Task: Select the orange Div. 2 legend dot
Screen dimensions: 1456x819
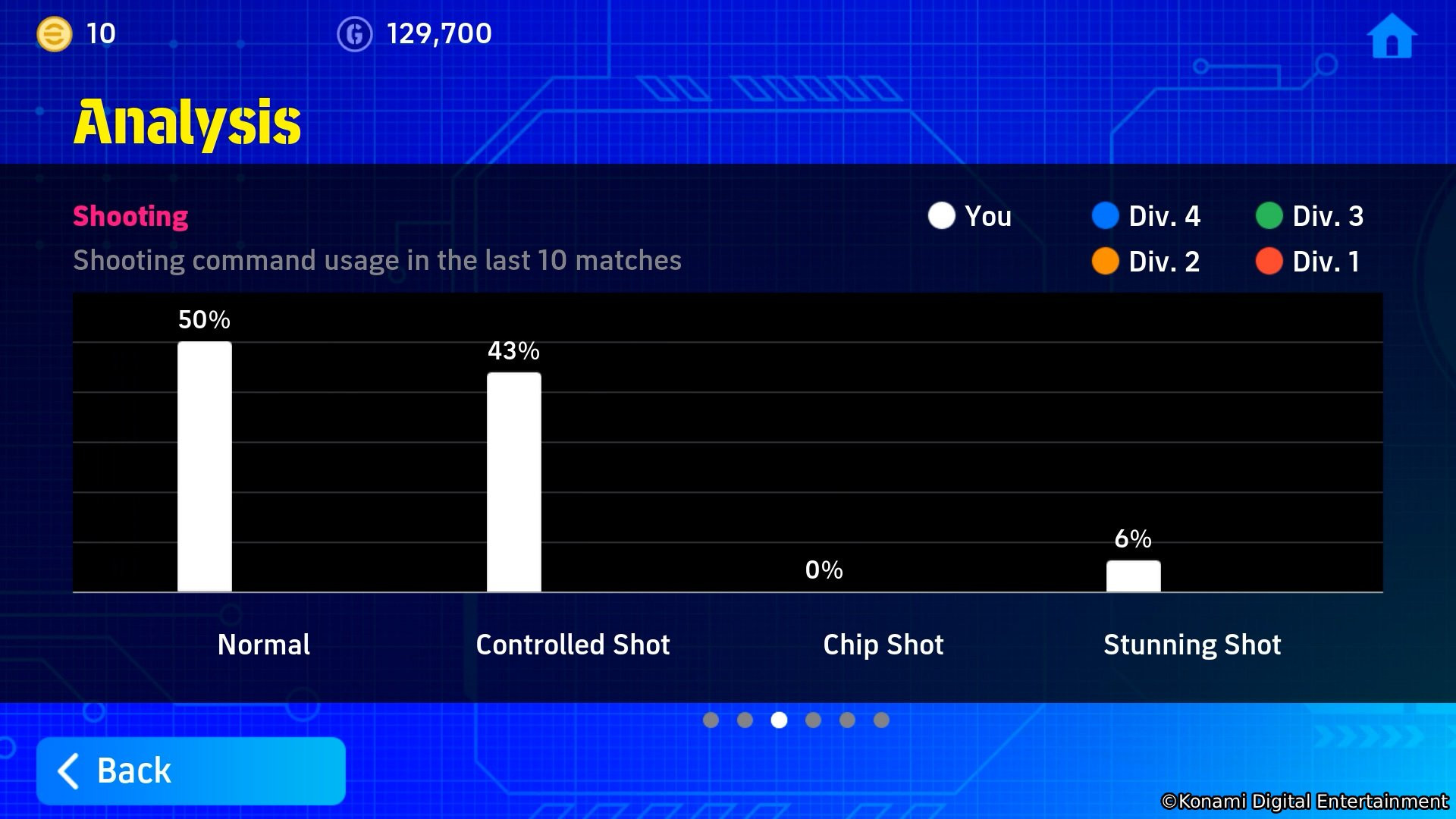Action: [x=1106, y=262]
